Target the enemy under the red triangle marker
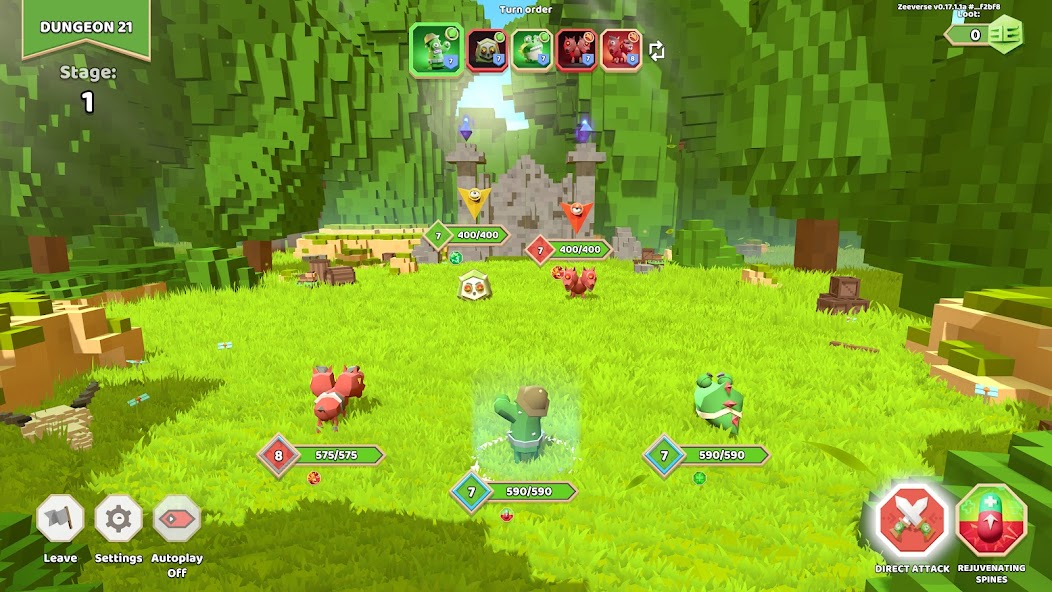This screenshot has width=1052, height=592. tap(577, 281)
